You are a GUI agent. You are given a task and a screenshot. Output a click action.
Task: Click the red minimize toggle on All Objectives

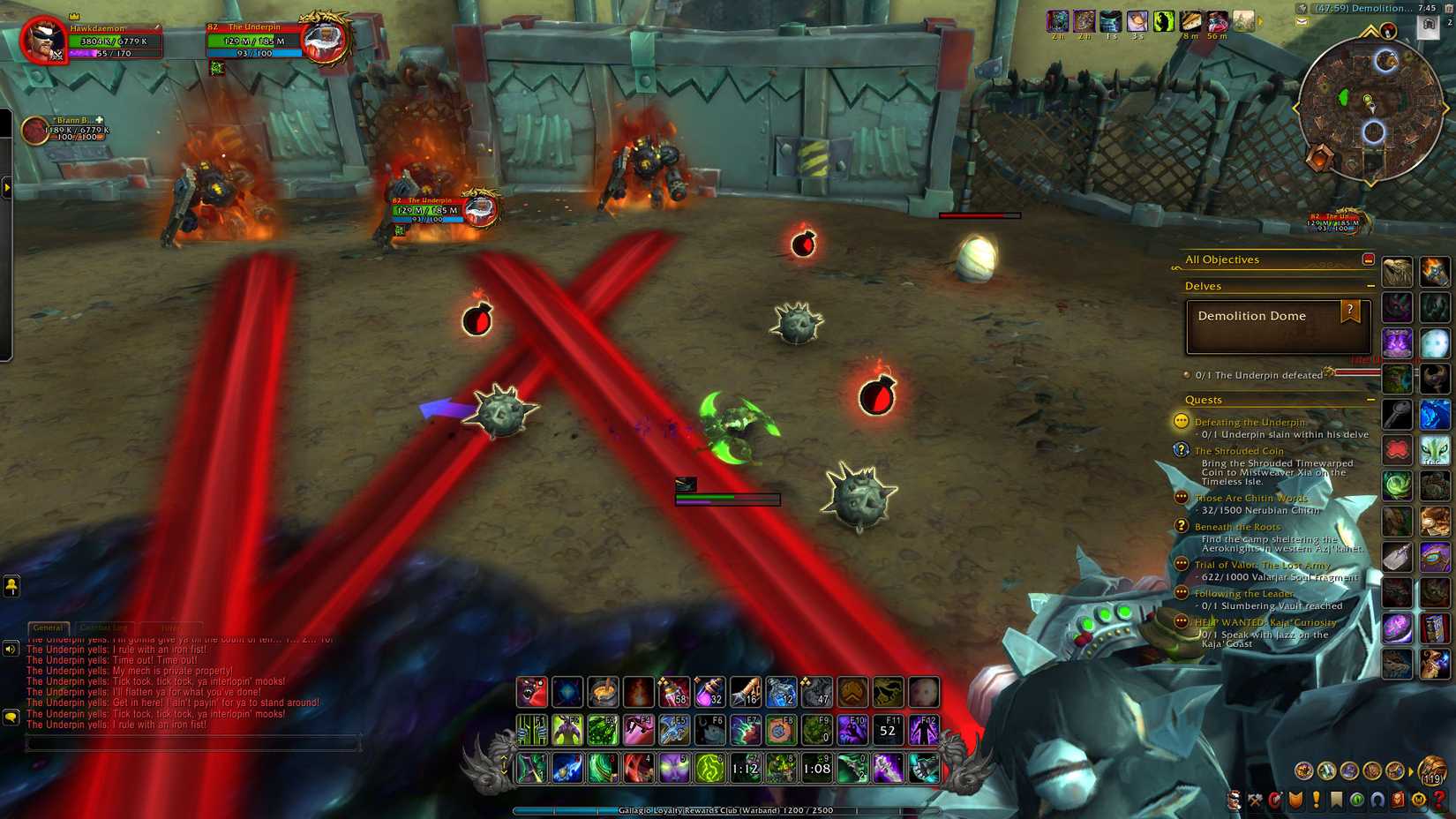point(1370,259)
